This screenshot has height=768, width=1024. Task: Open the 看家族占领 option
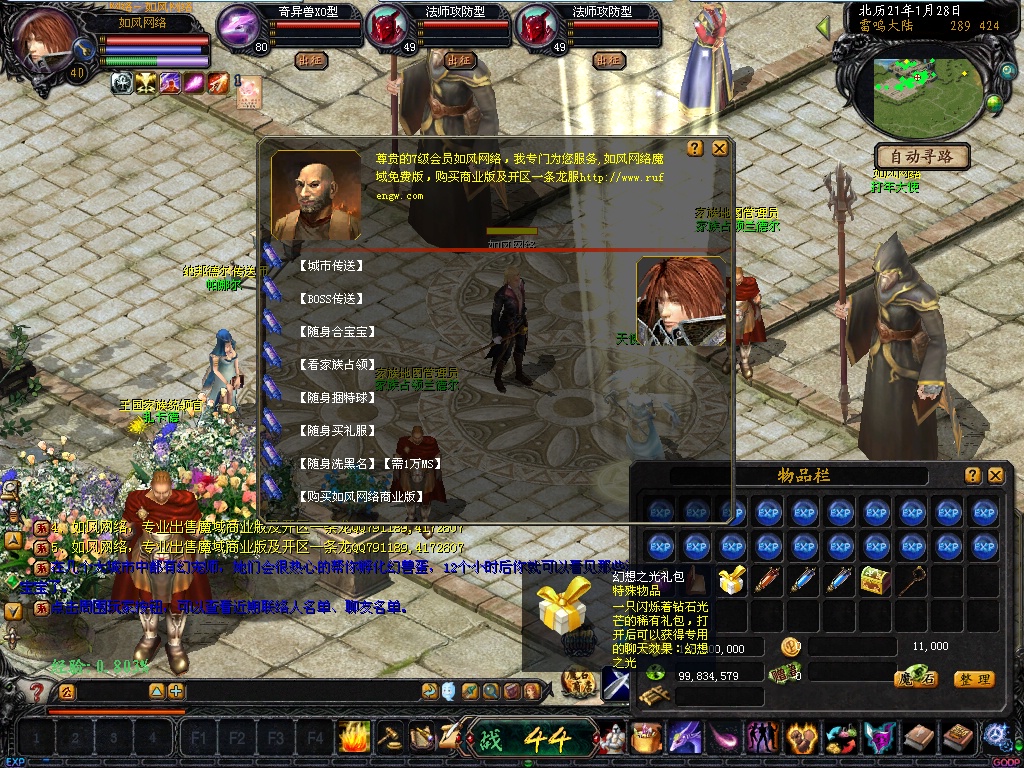[x=335, y=365]
